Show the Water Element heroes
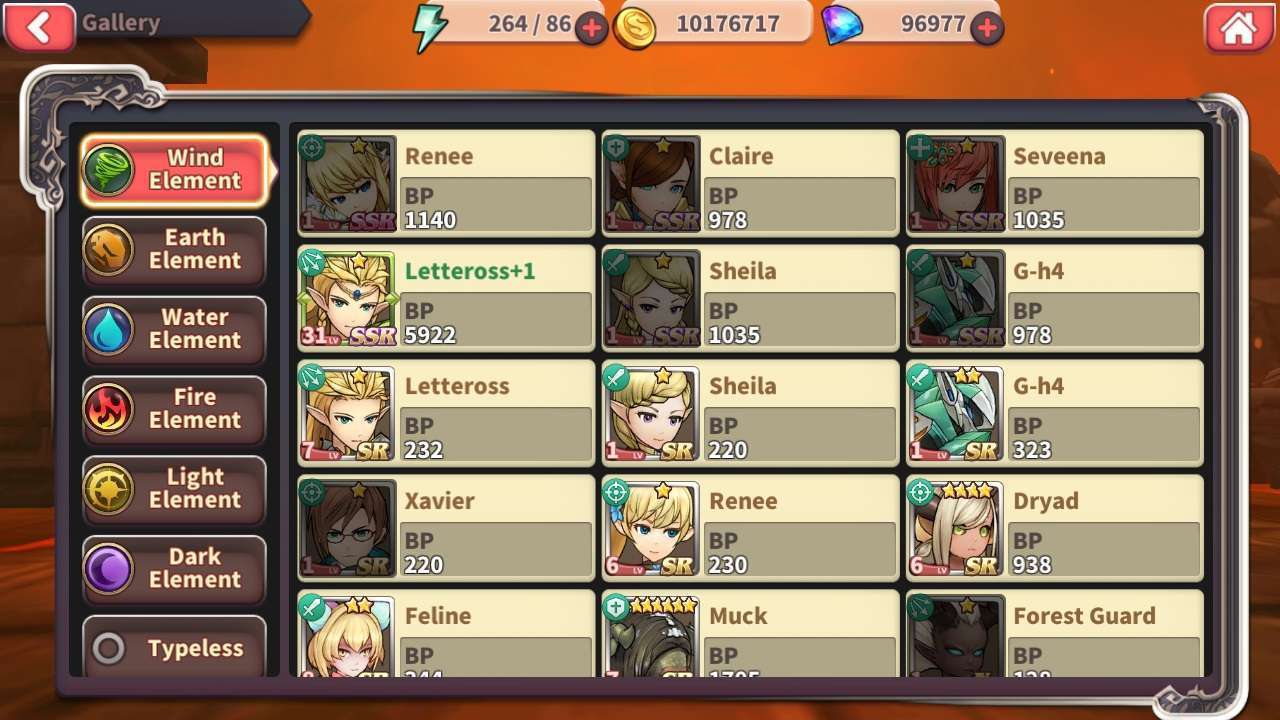This screenshot has width=1280, height=720. click(174, 330)
